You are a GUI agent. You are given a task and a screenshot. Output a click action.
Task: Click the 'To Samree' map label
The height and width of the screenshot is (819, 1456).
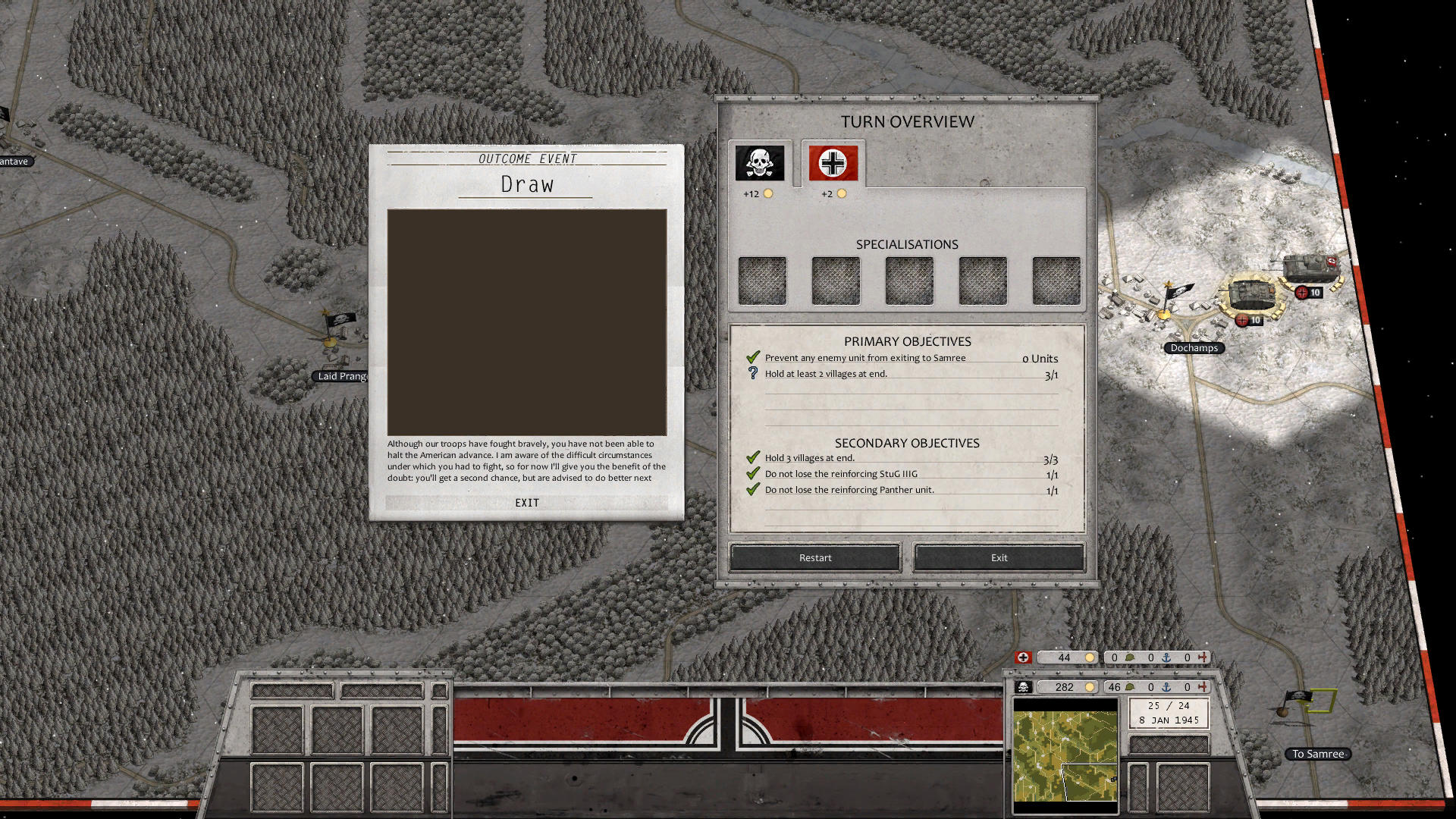(x=1318, y=754)
